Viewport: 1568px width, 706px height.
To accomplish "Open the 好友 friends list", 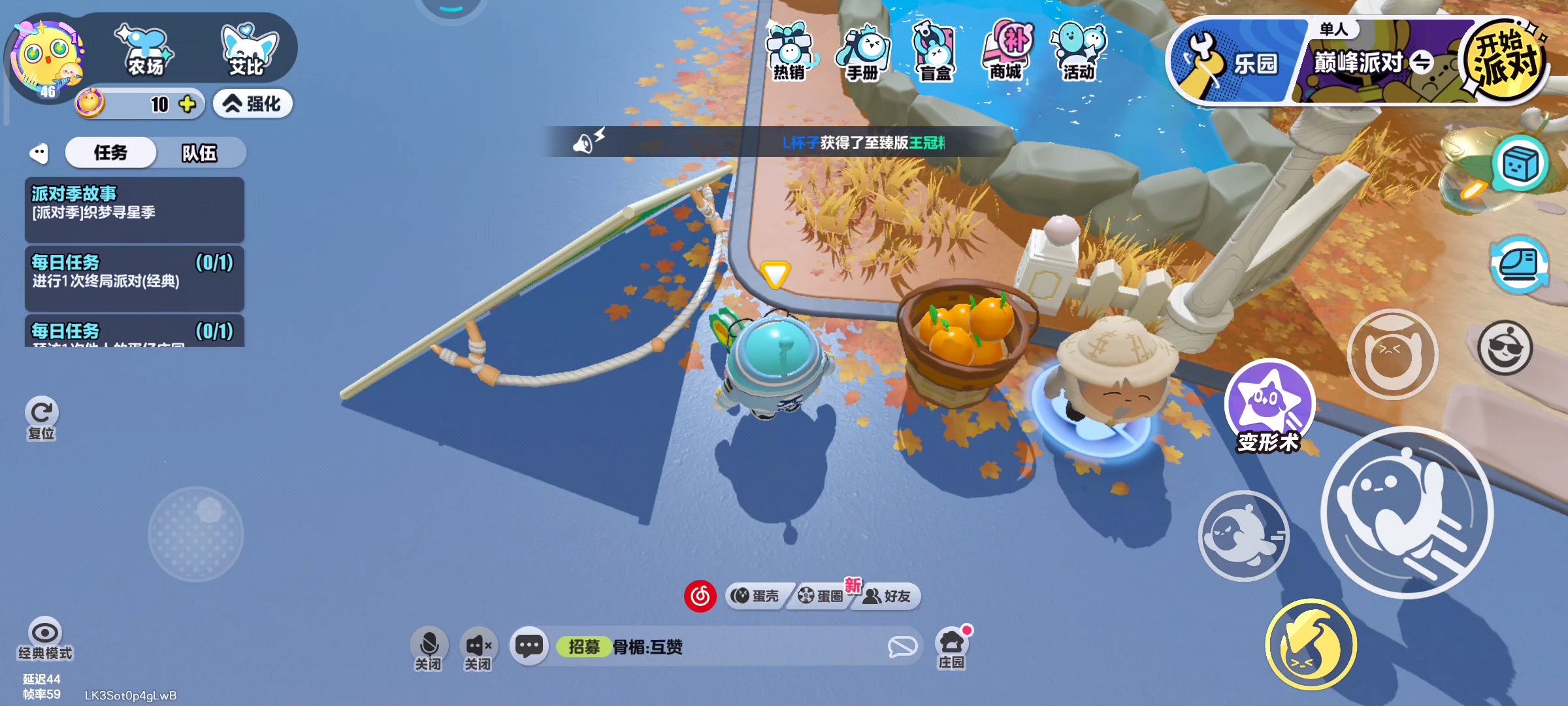I will click(887, 596).
